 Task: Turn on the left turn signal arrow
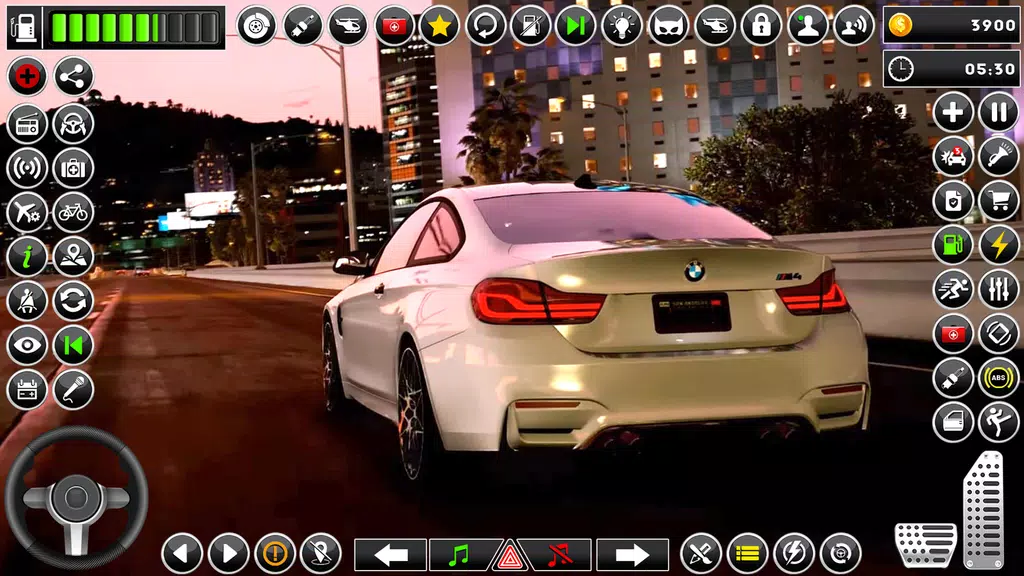click(x=391, y=554)
